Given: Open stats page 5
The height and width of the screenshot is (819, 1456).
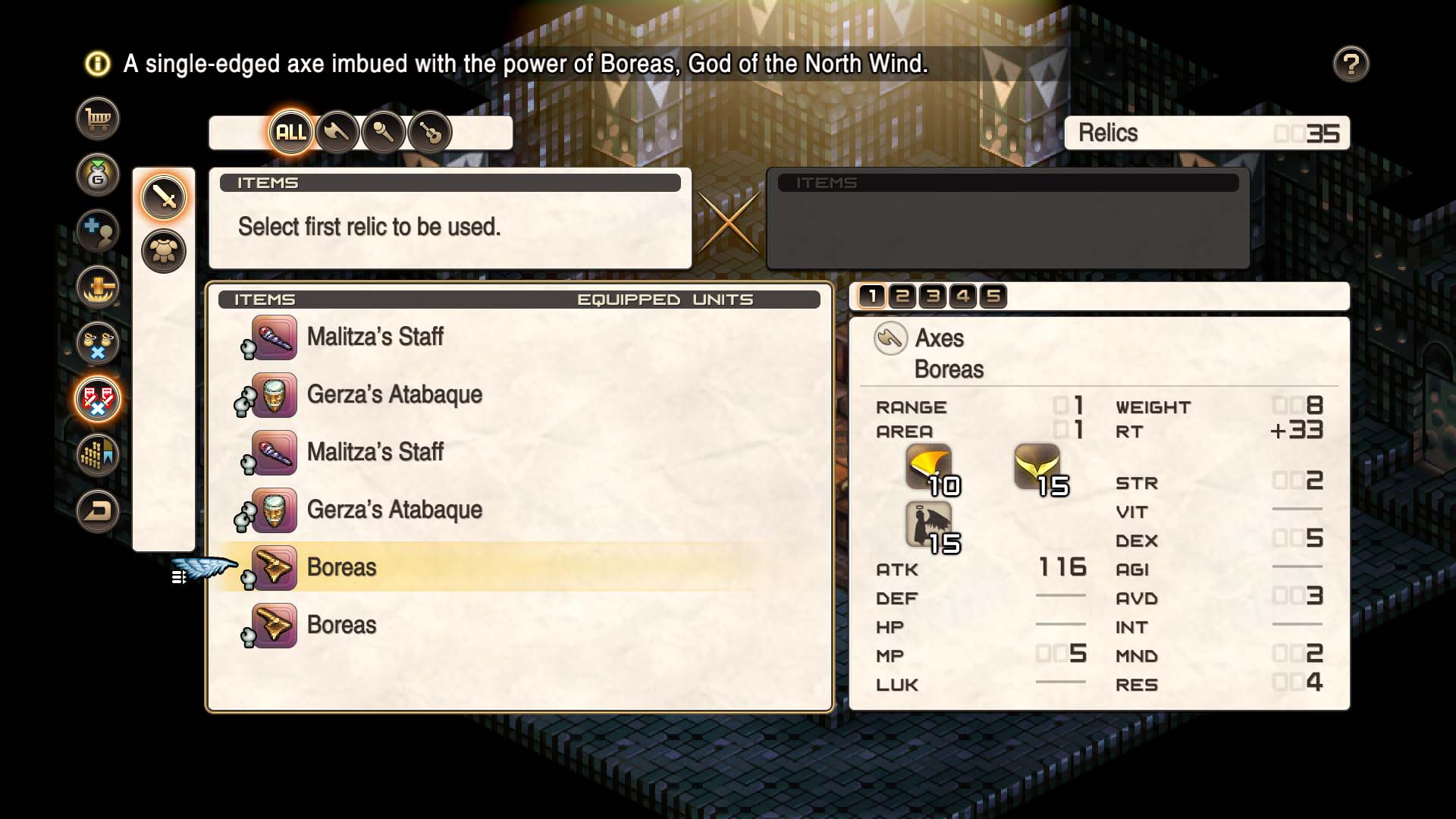Looking at the screenshot, I should pos(995,297).
